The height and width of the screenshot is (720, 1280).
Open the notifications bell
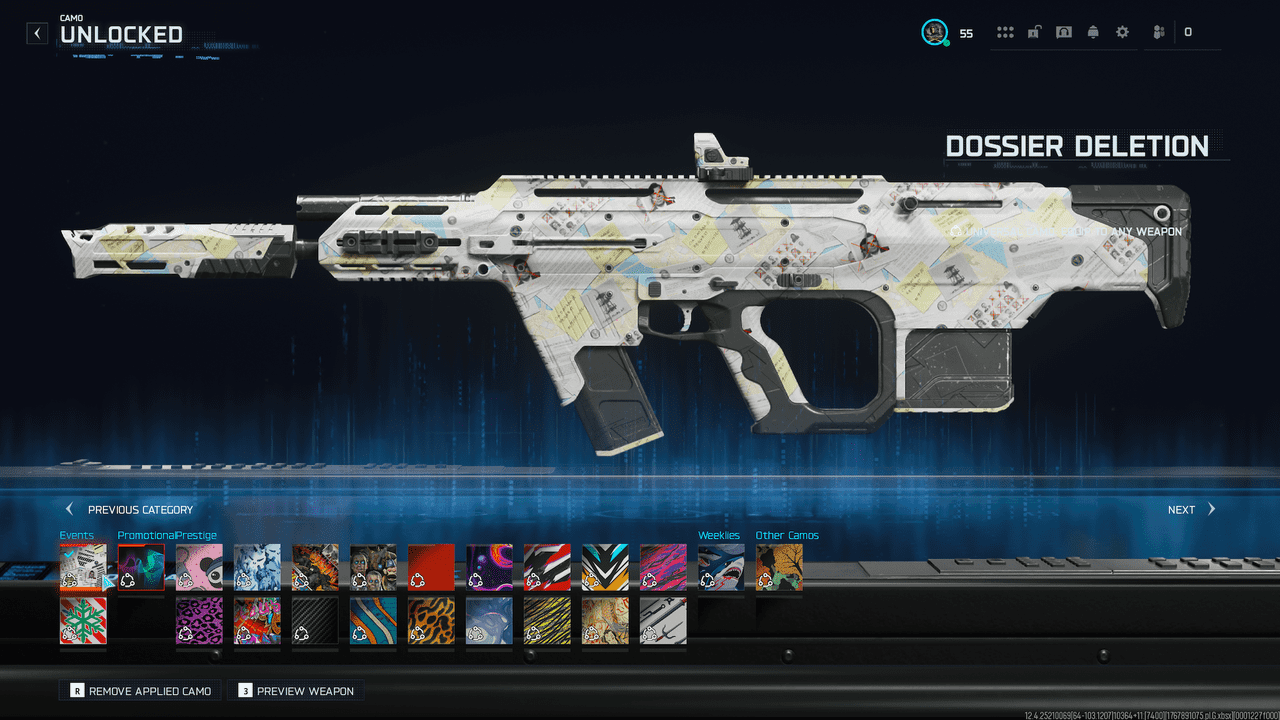tap(1093, 32)
